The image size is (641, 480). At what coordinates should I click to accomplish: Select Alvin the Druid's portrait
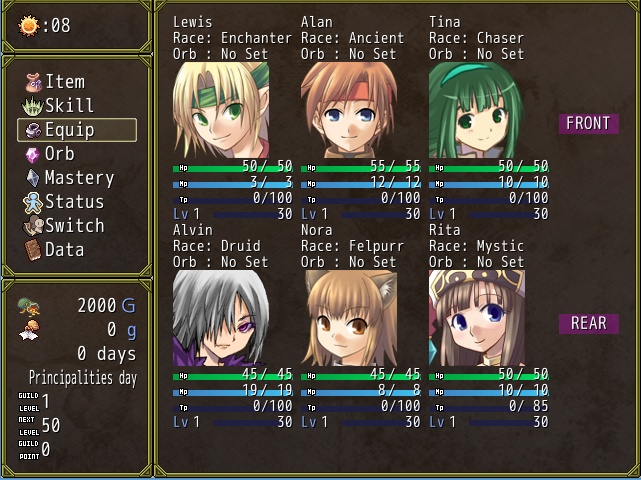pos(221,318)
